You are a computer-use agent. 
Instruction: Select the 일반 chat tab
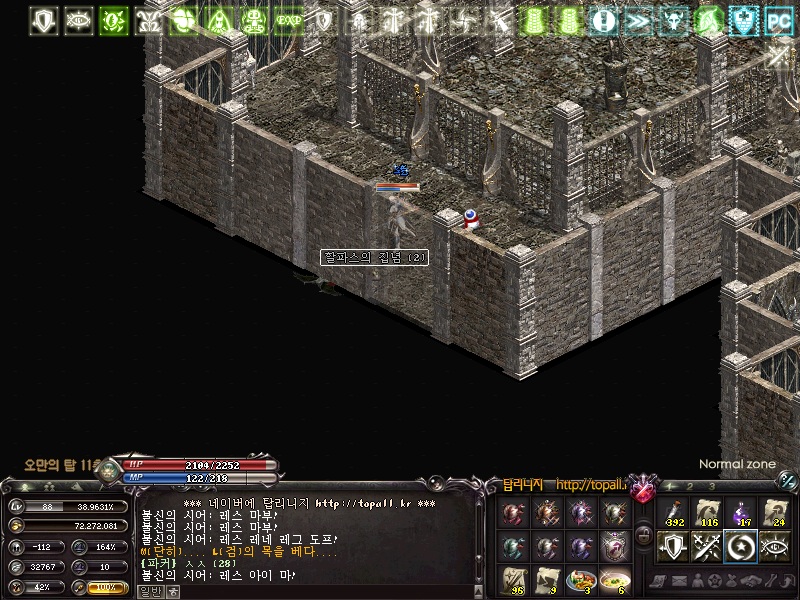pos(150,591)
